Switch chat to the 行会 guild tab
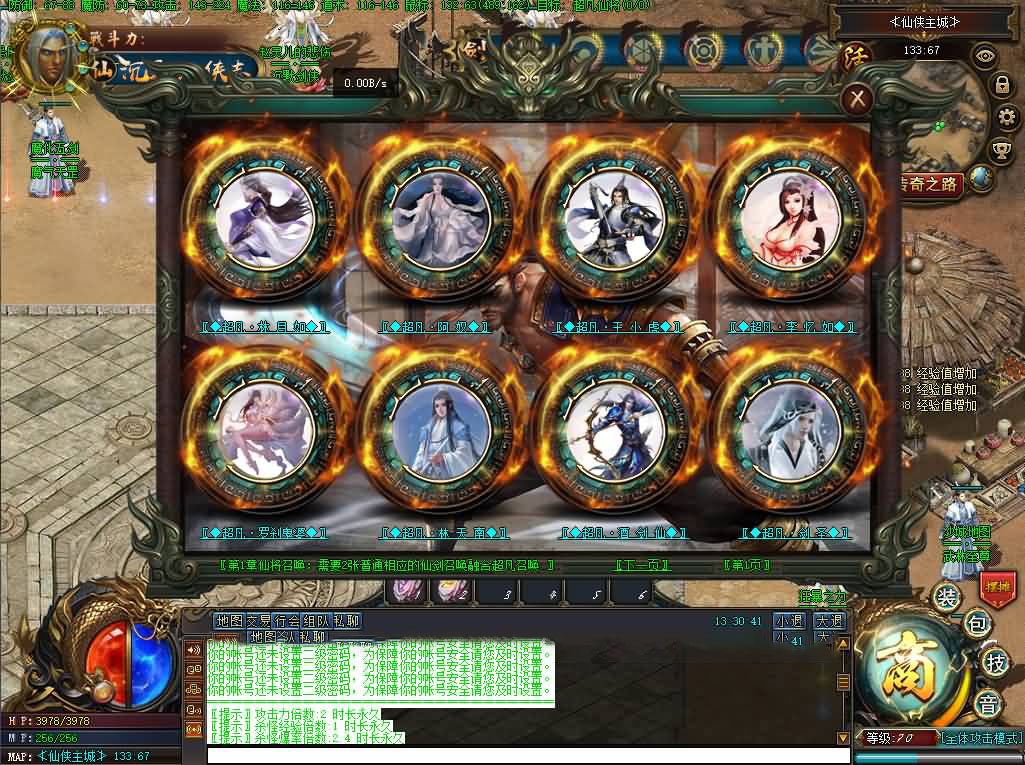Viewport: 1025px width, 765px height. pyautogui.click(x=287, y=621)
